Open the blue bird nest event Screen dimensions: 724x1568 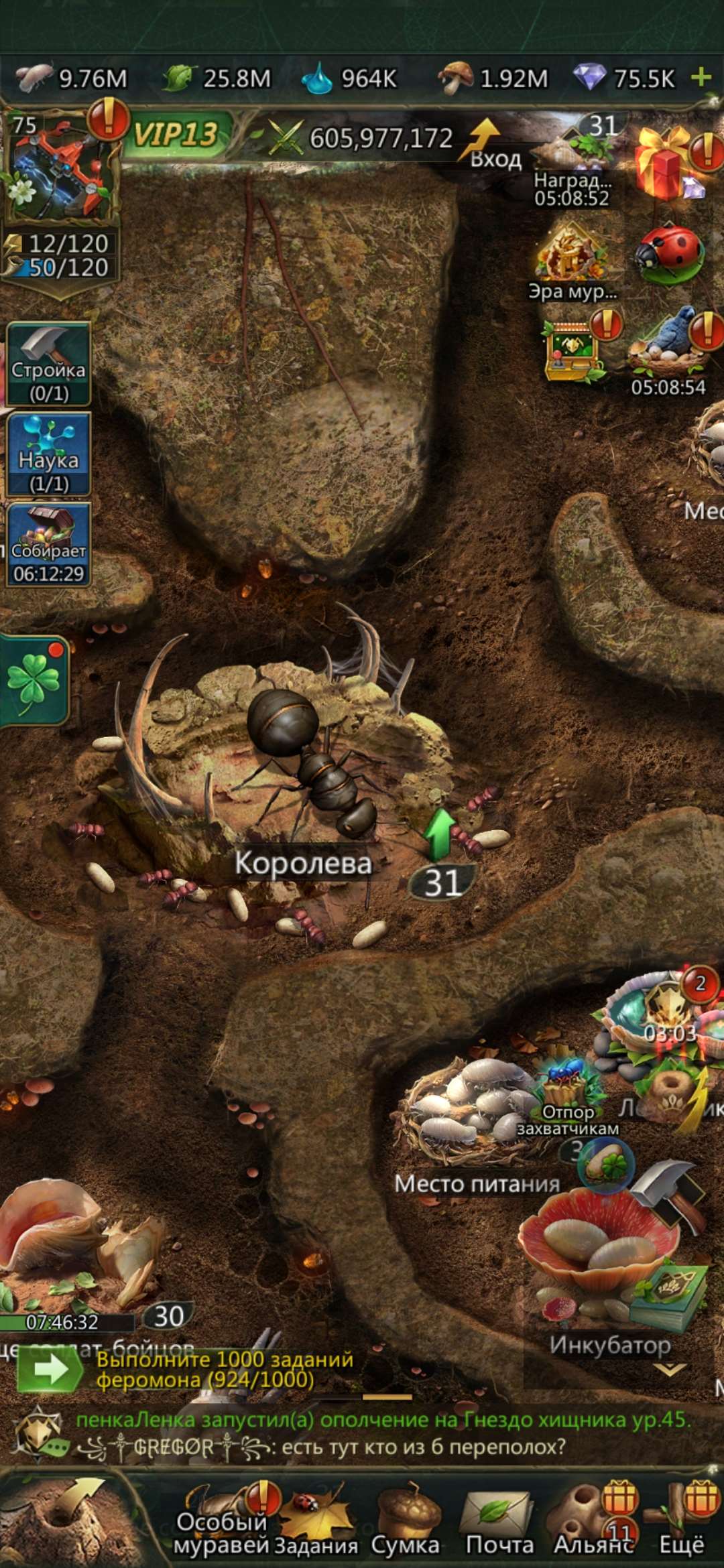coord(668,345)
